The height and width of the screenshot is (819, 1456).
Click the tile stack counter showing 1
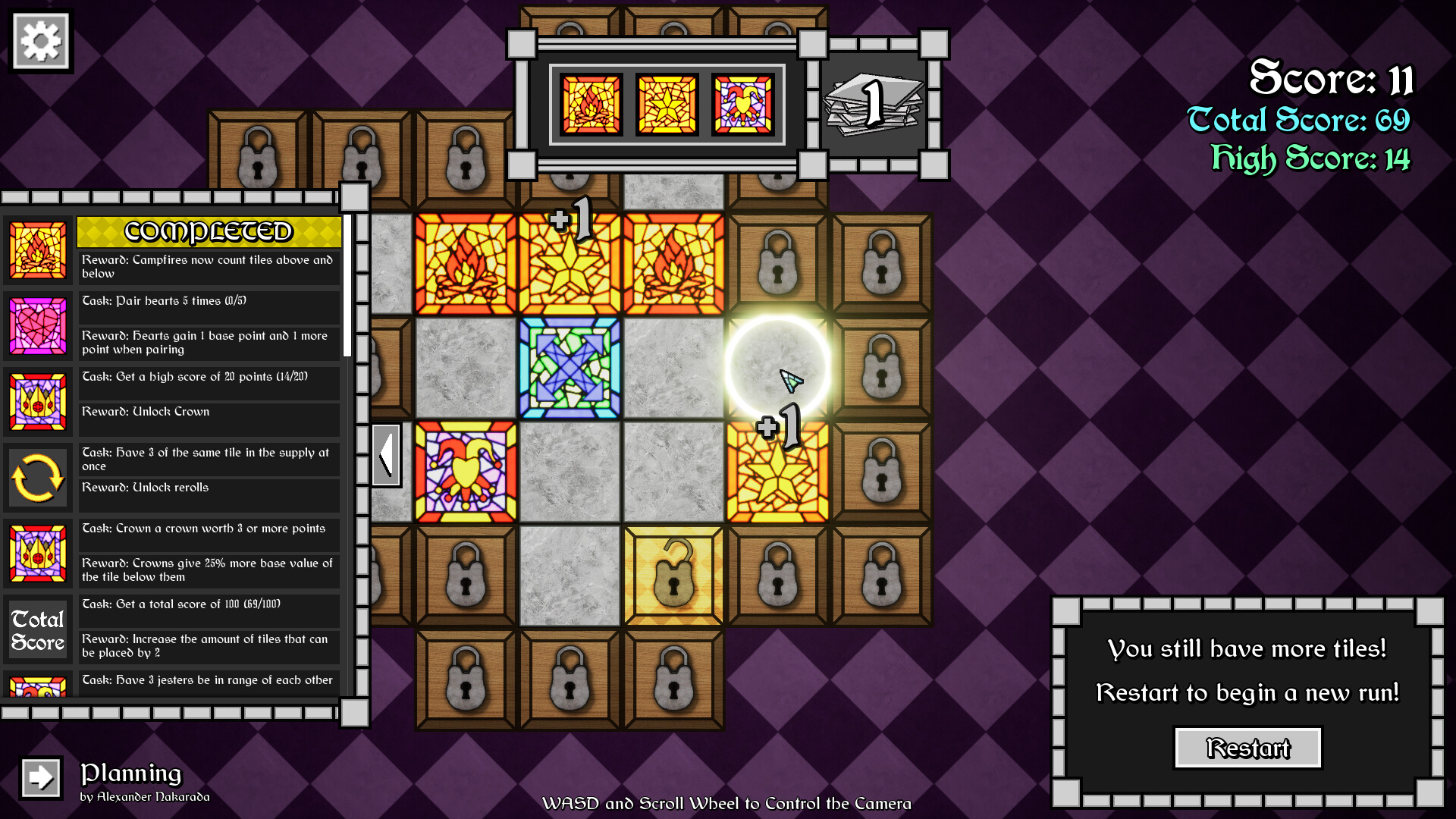click(874, 103)
